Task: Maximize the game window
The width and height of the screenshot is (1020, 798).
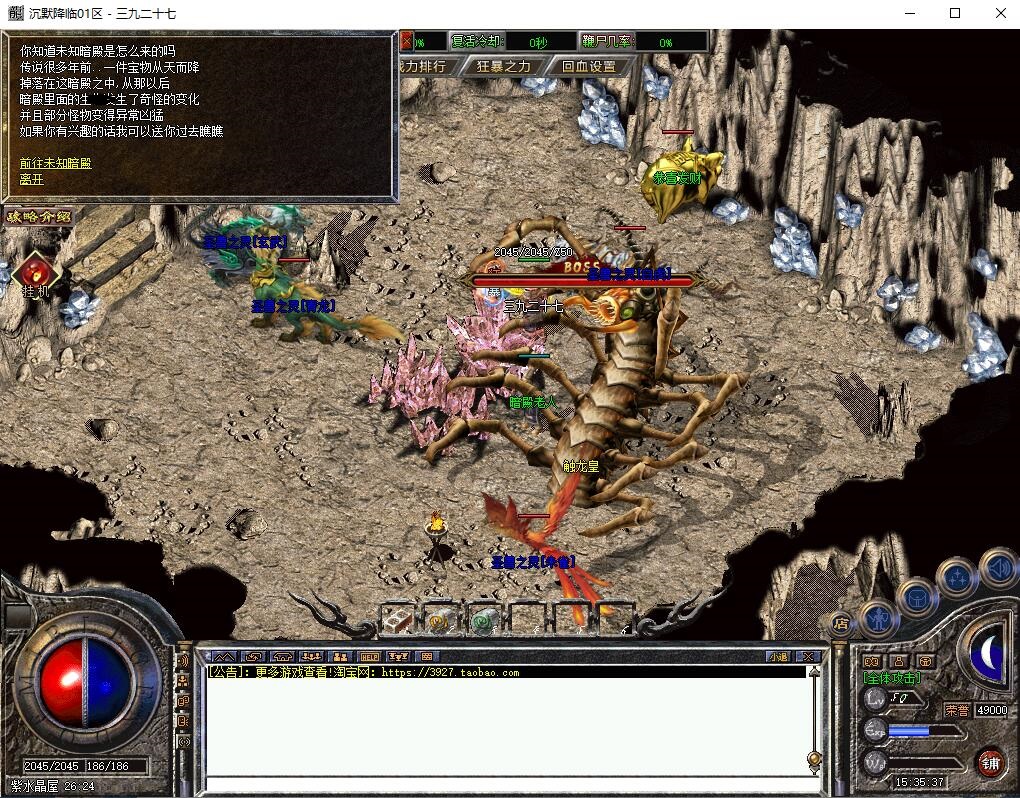Action: [x=955, y=13]
